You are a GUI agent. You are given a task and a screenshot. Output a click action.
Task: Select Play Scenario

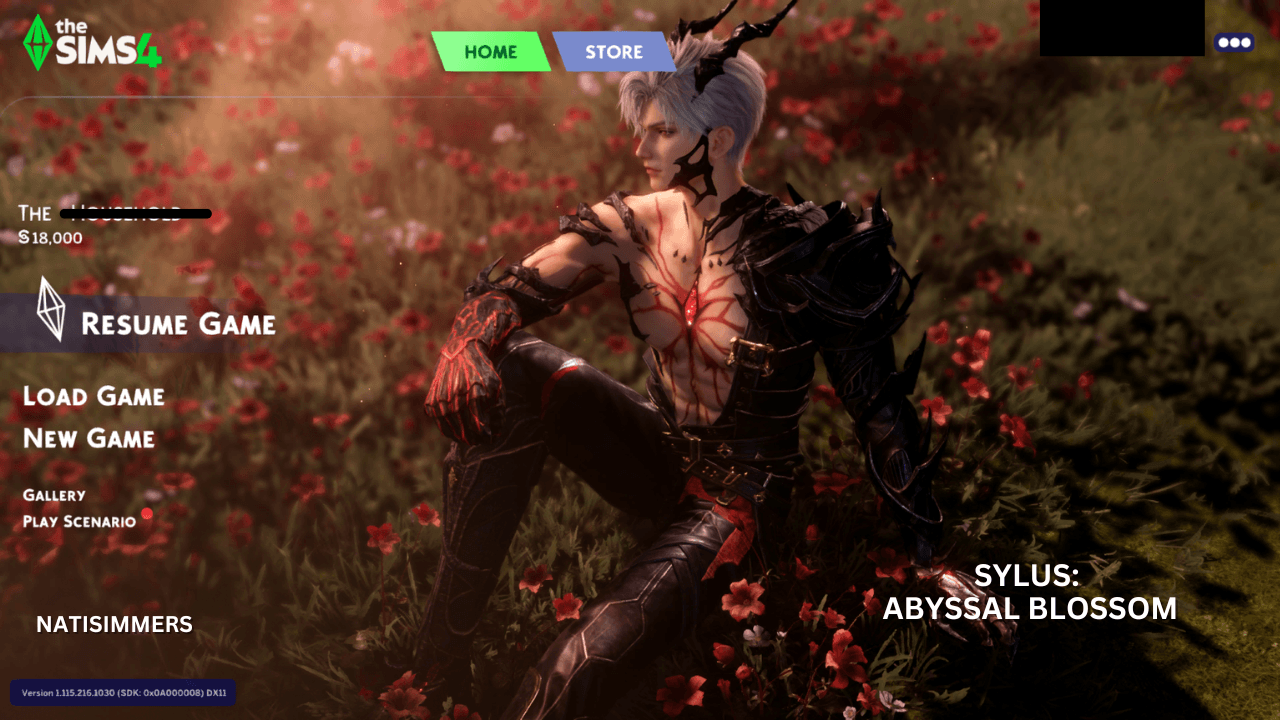pos(80,521)
